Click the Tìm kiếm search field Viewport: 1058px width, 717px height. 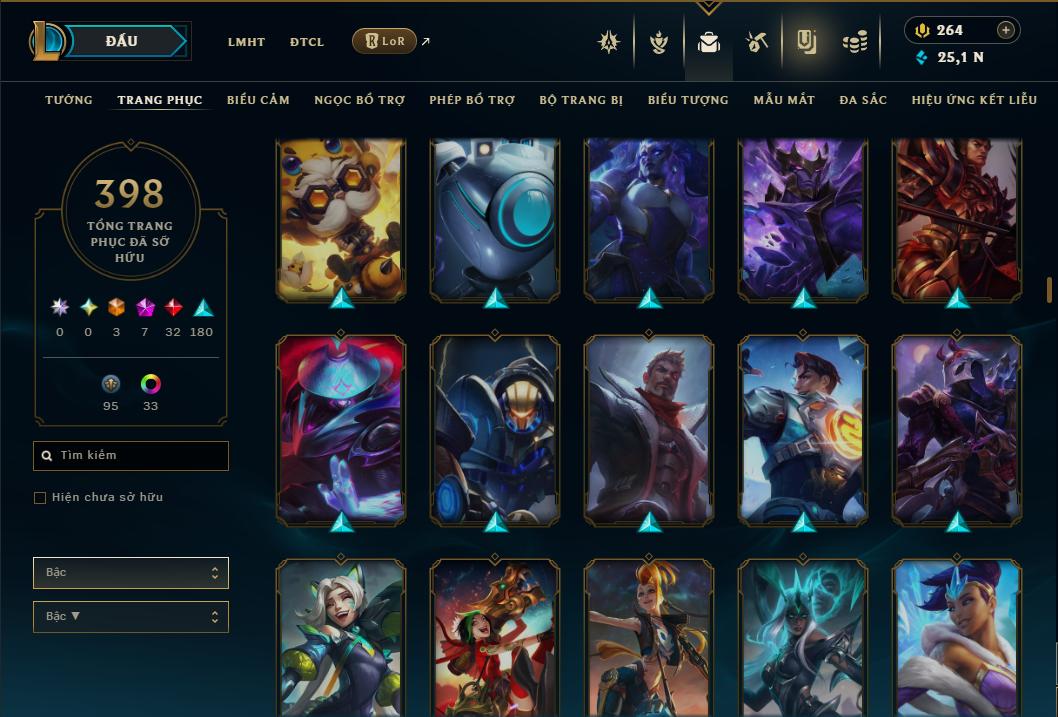(131, 456)
